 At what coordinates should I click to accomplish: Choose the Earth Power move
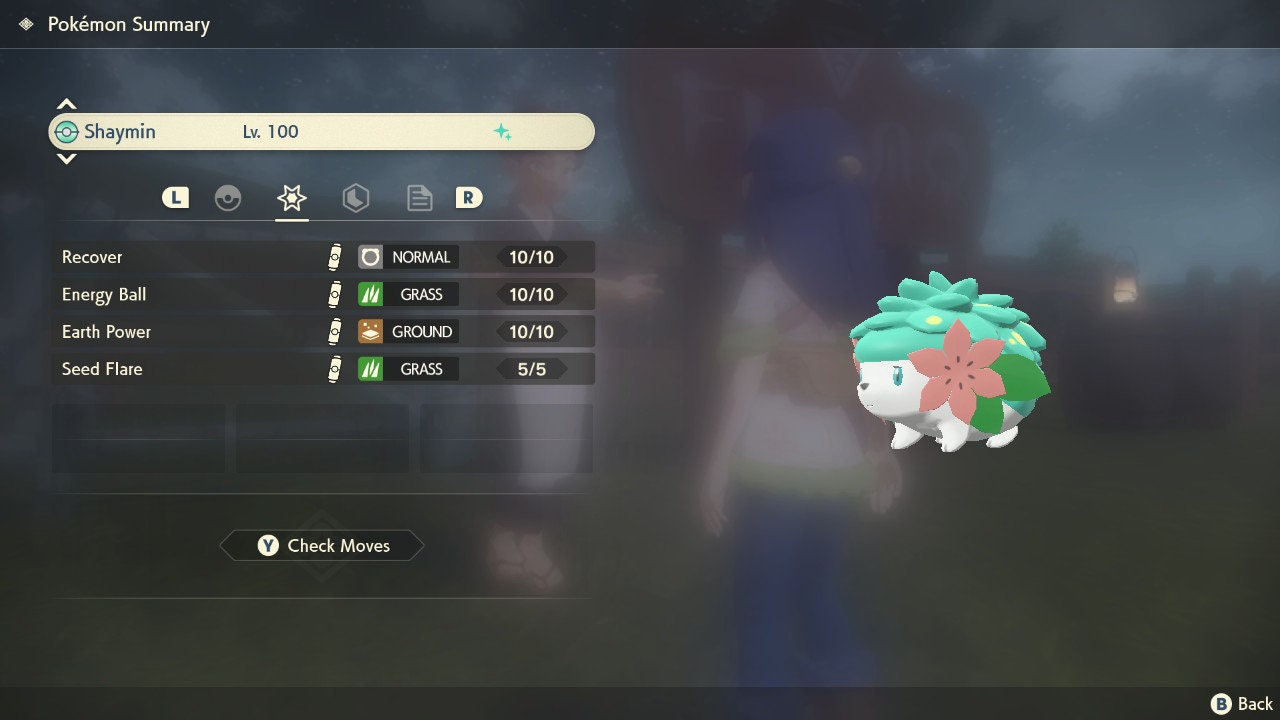click(322, 332)
